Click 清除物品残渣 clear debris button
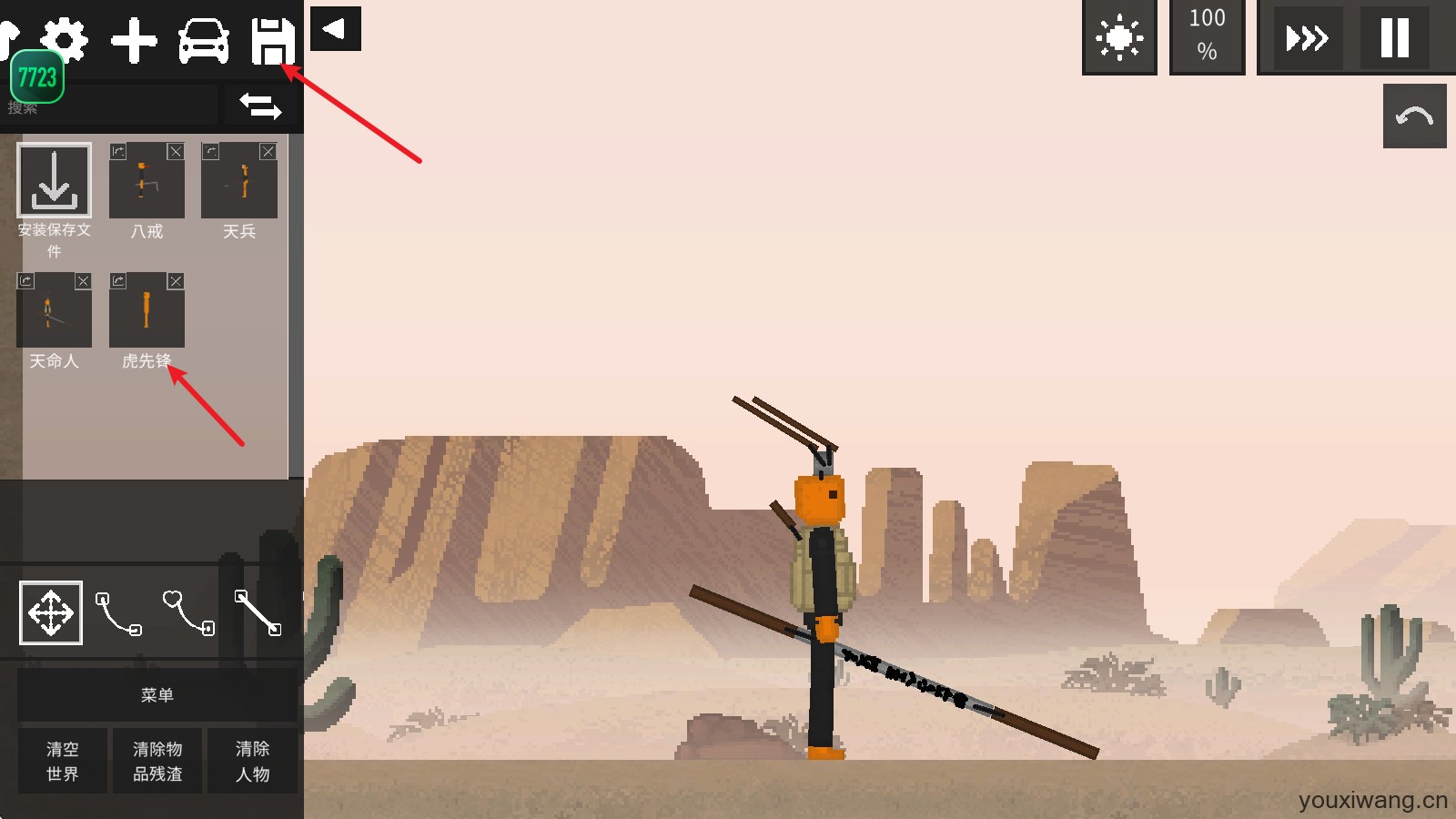1456x819 pixels. click(x=157, y=761)
